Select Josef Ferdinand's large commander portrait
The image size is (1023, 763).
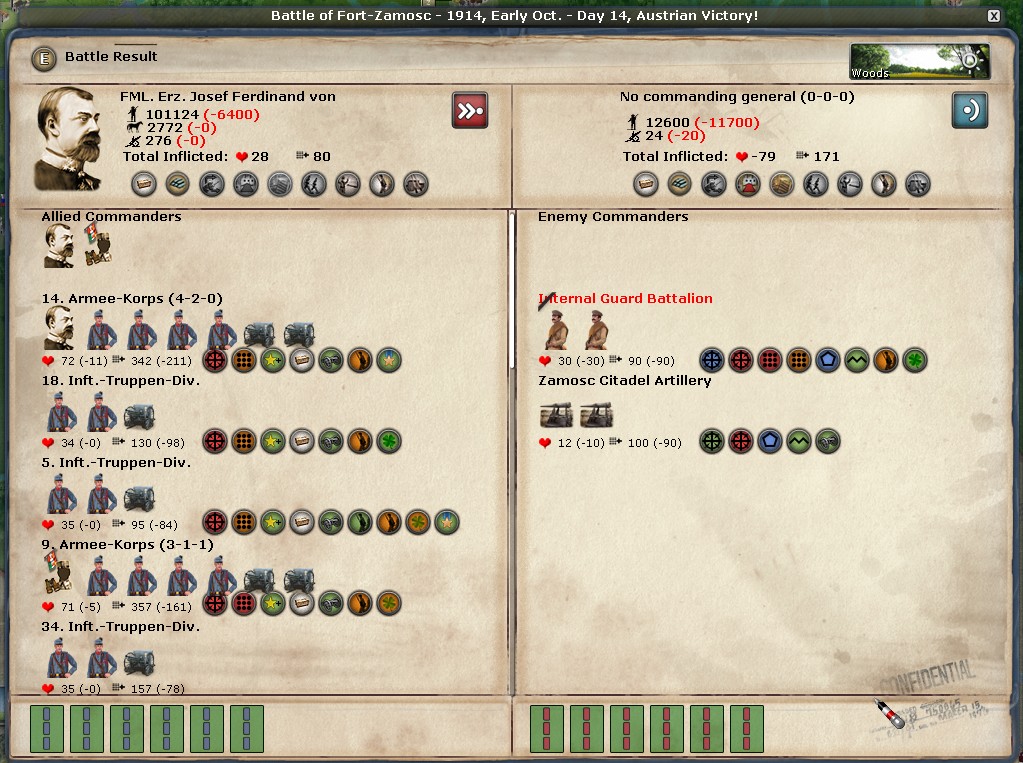pos(68,138)
